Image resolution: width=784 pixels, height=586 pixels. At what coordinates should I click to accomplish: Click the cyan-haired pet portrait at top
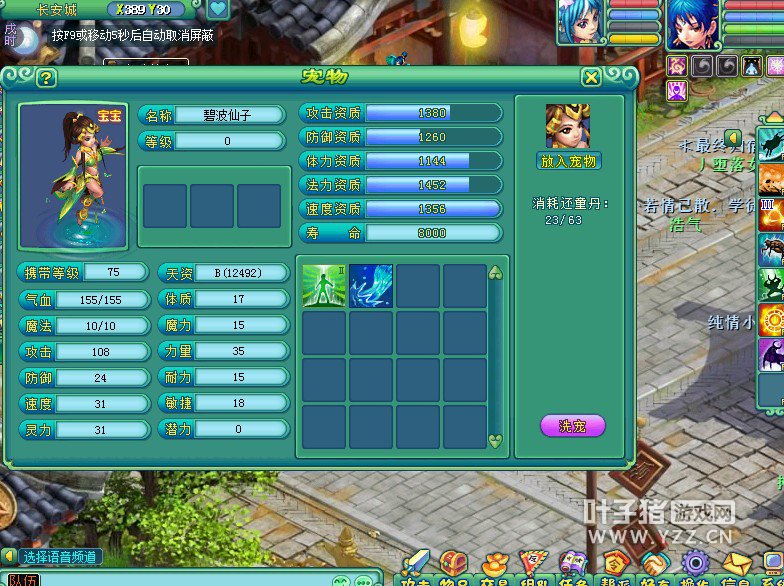(x=581, y=22)
